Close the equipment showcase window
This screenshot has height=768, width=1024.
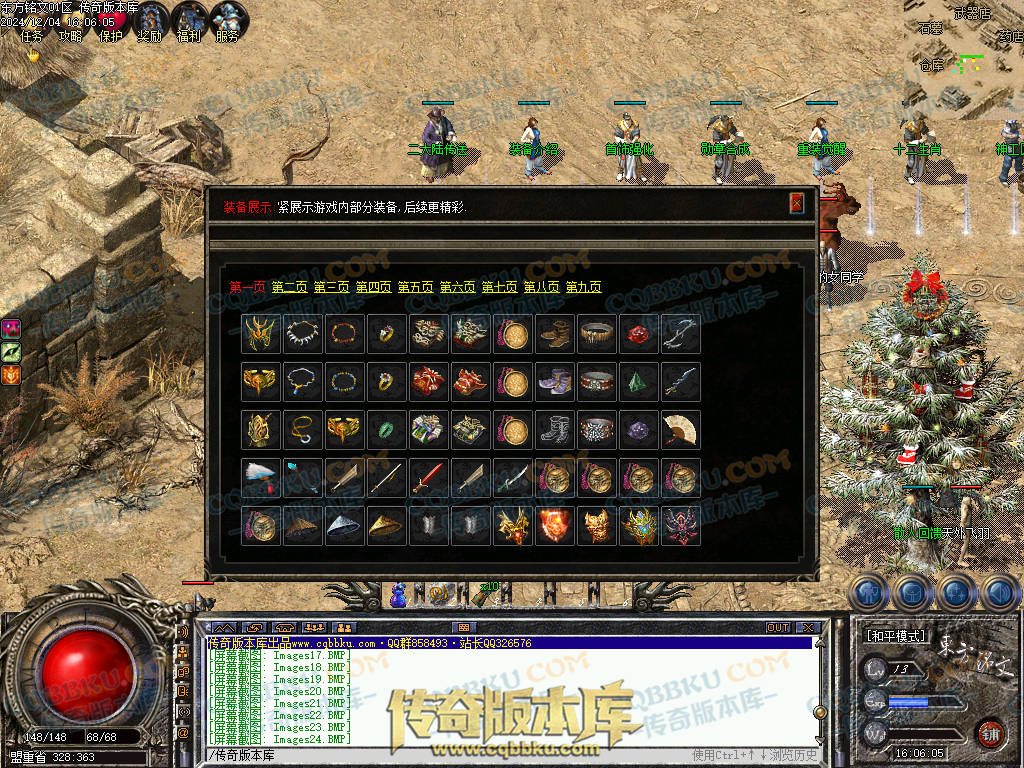797,204
